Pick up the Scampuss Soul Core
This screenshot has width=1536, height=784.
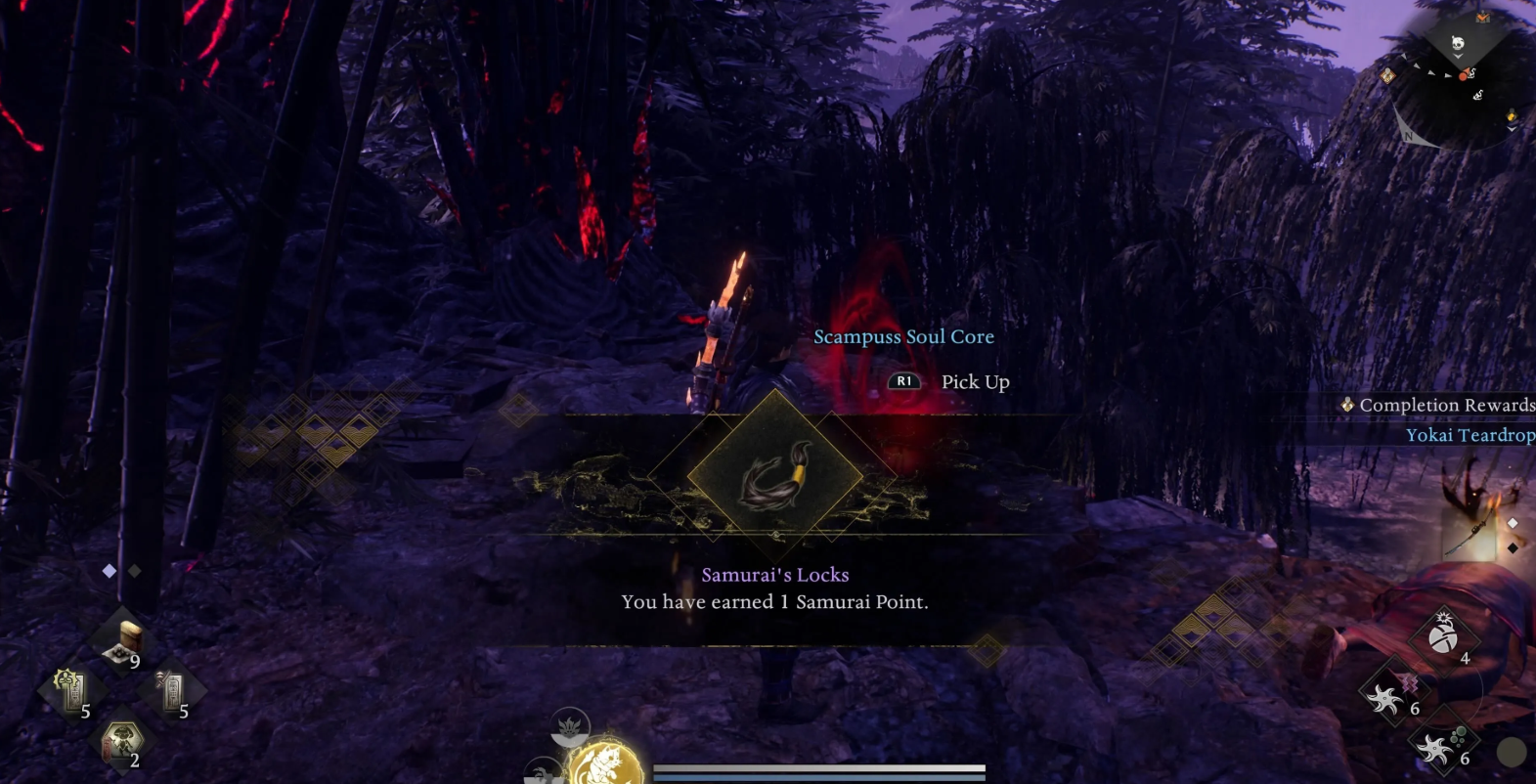947,381
